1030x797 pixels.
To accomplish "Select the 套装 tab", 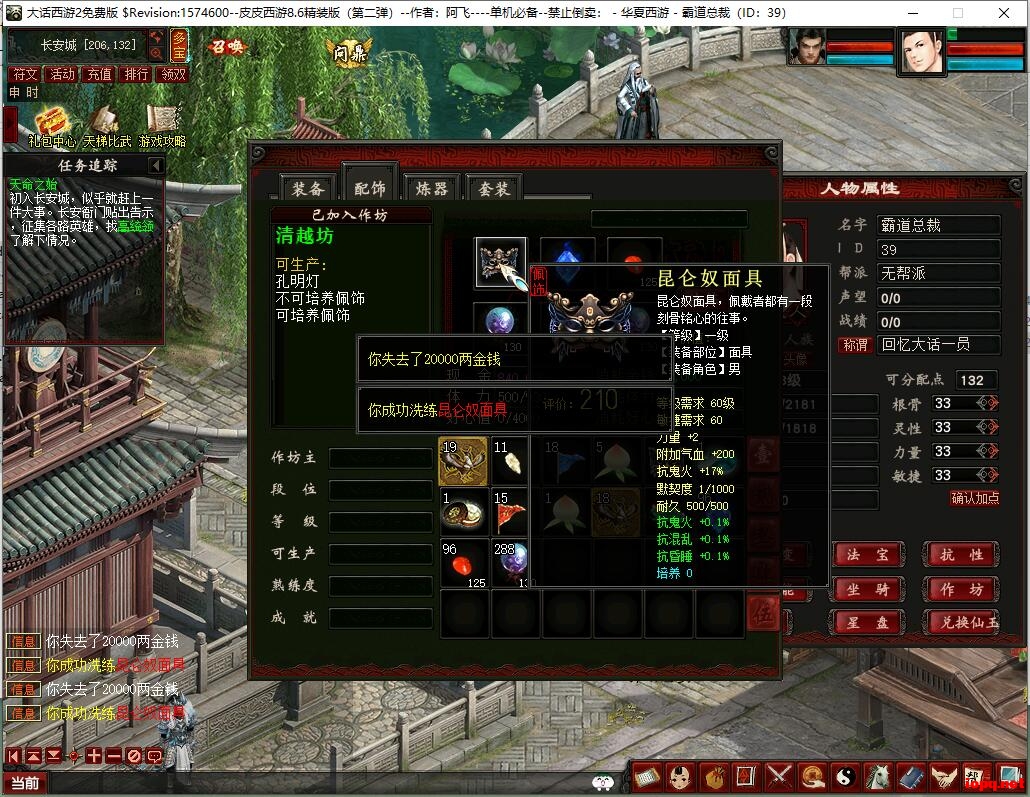I will (493, 189).
